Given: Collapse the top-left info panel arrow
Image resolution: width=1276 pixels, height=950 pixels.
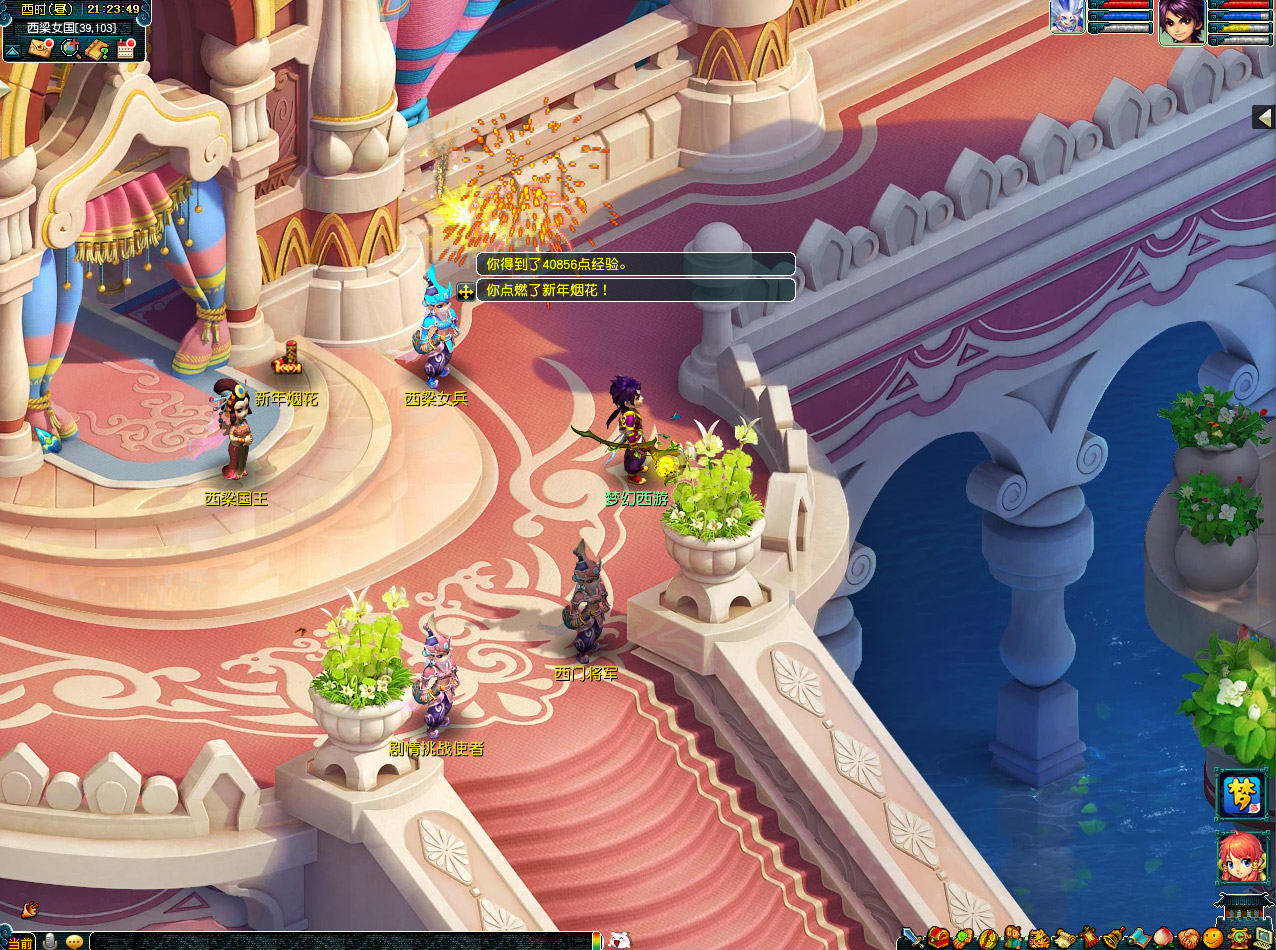Looking at the screenshot, I should point(12,49).
